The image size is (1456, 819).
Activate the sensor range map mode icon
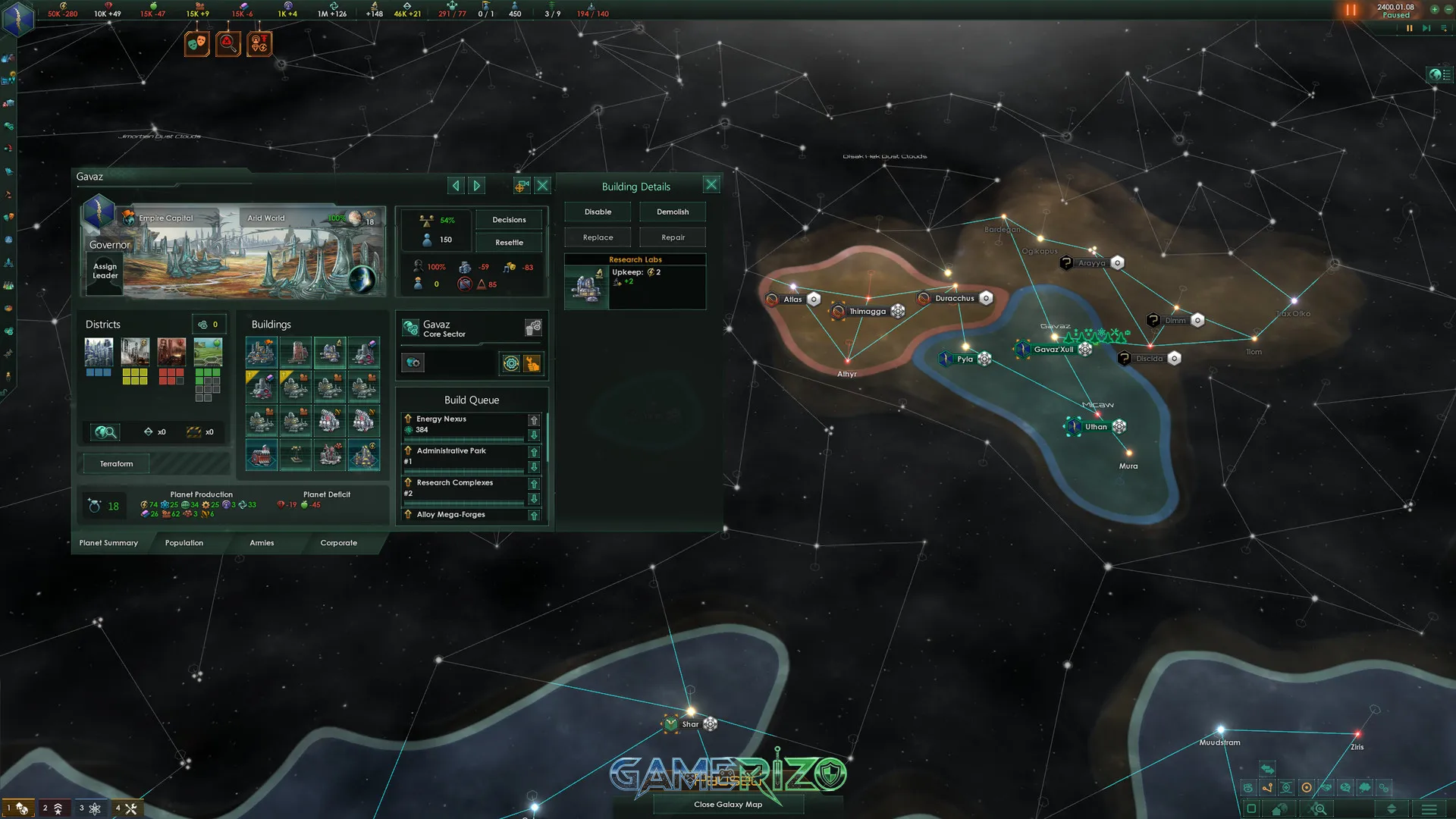(x=1306, y=787)
